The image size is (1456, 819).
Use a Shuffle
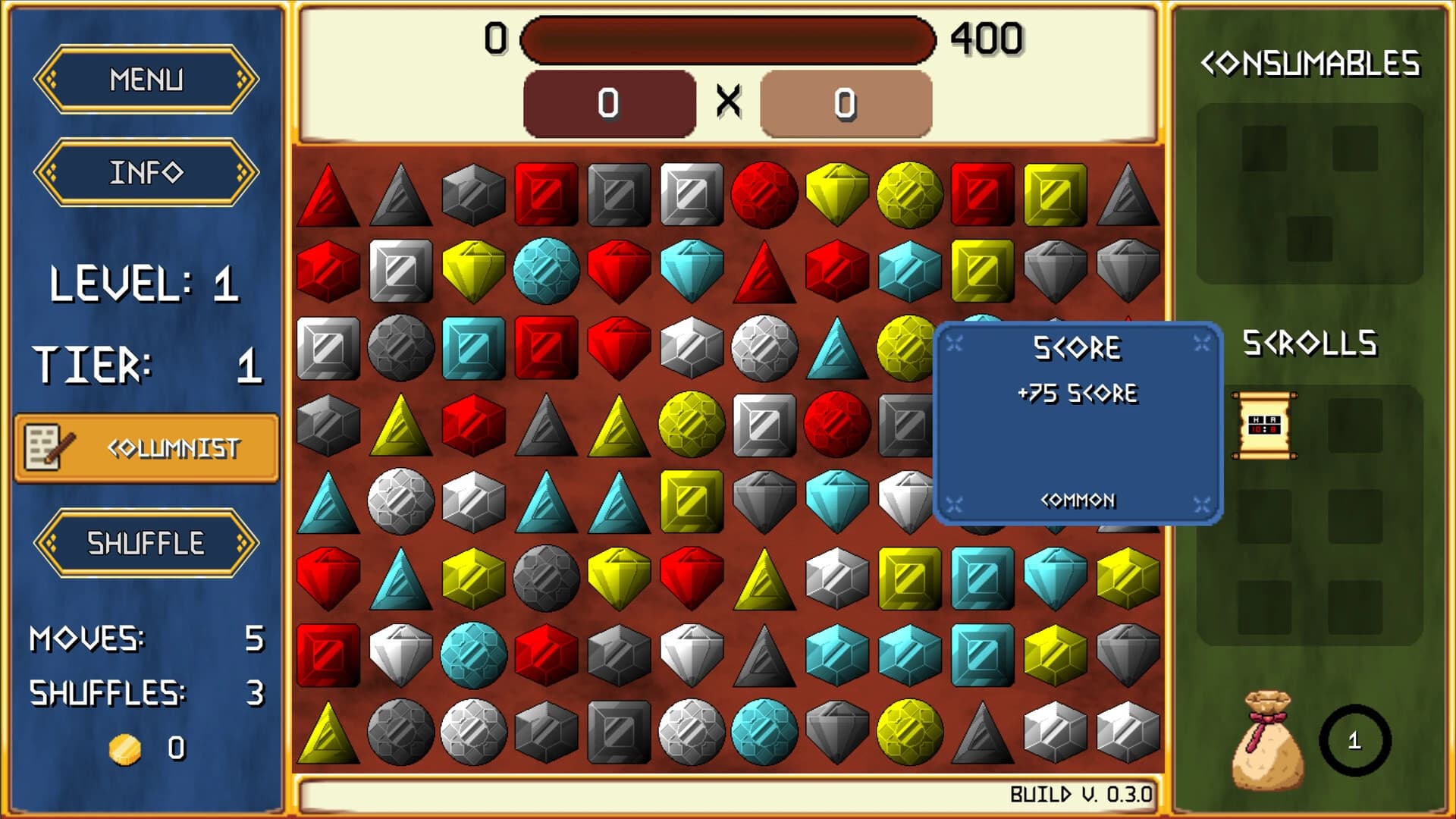click(146, 541)
